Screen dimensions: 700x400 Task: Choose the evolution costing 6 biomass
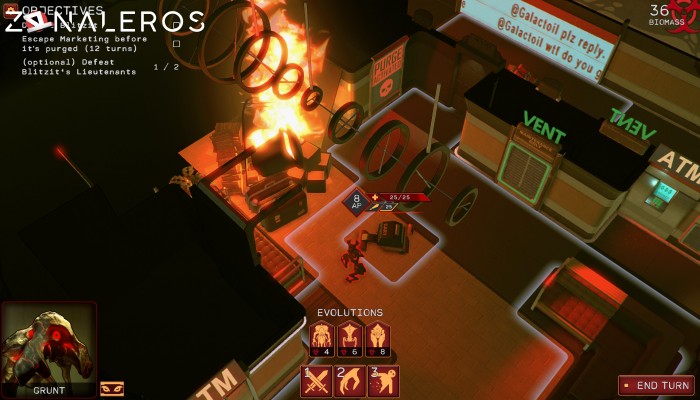[x=349, y=338]
